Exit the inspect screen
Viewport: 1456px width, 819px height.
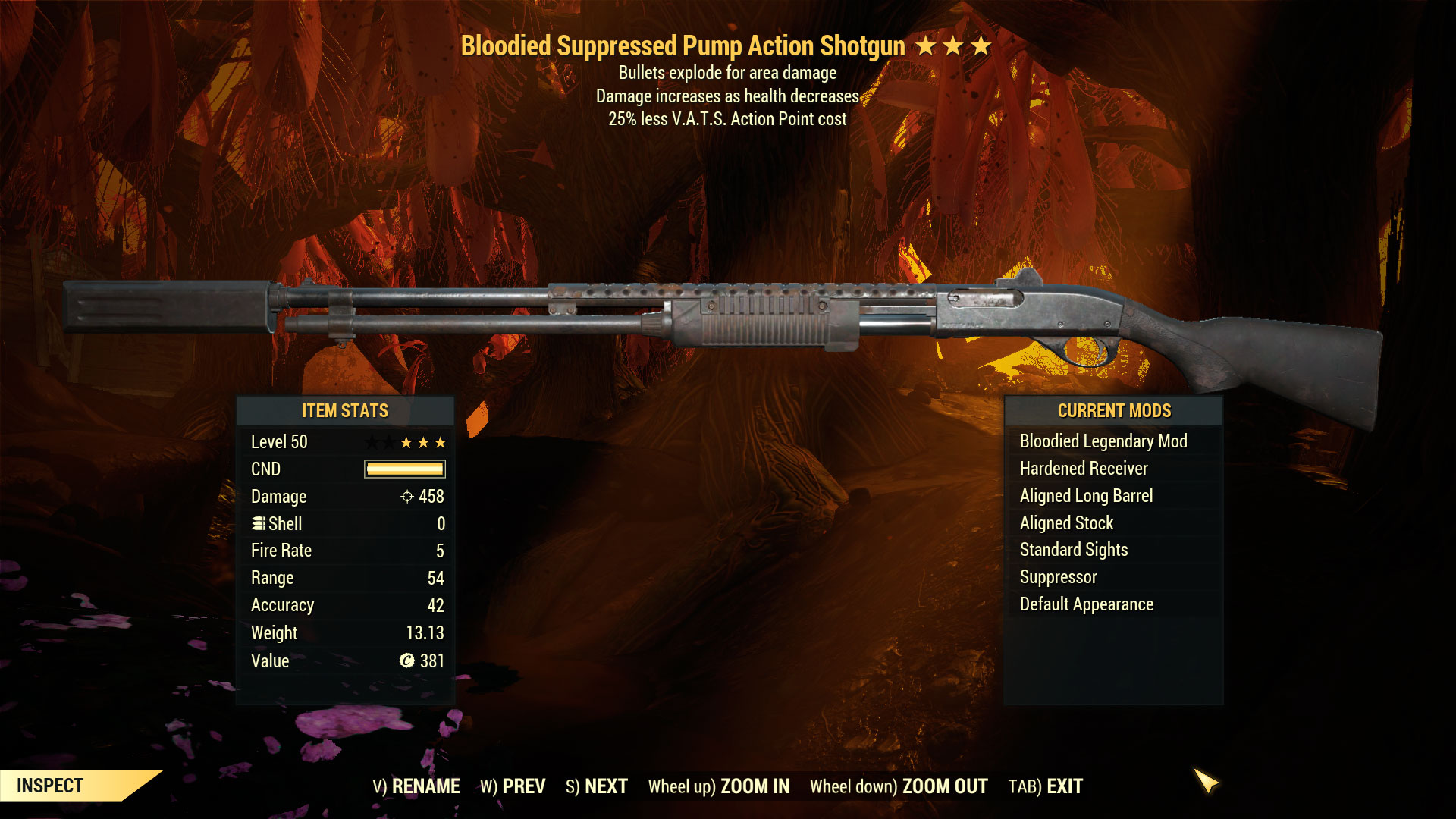tap(1046, 786)
